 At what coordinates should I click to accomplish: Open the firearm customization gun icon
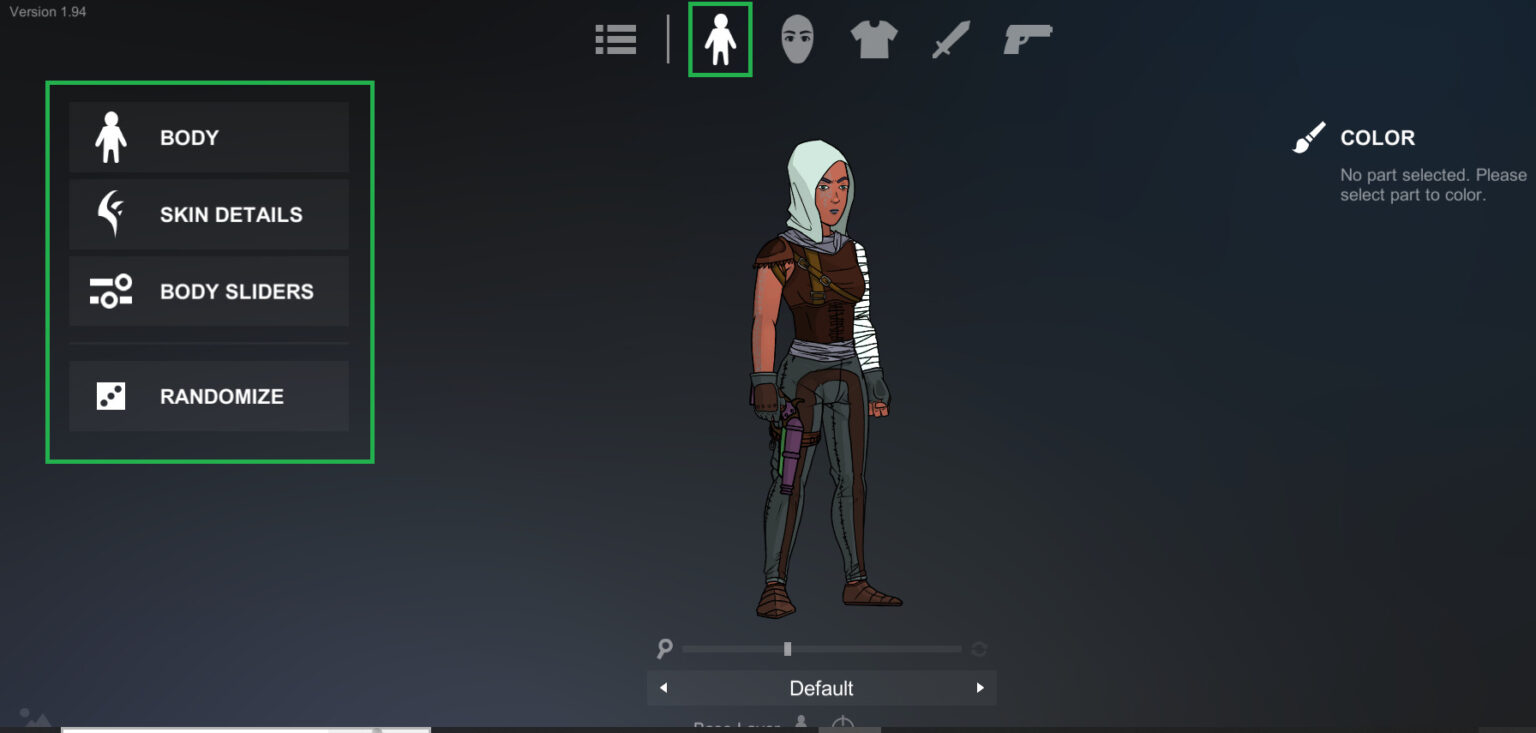(1027, 39)
